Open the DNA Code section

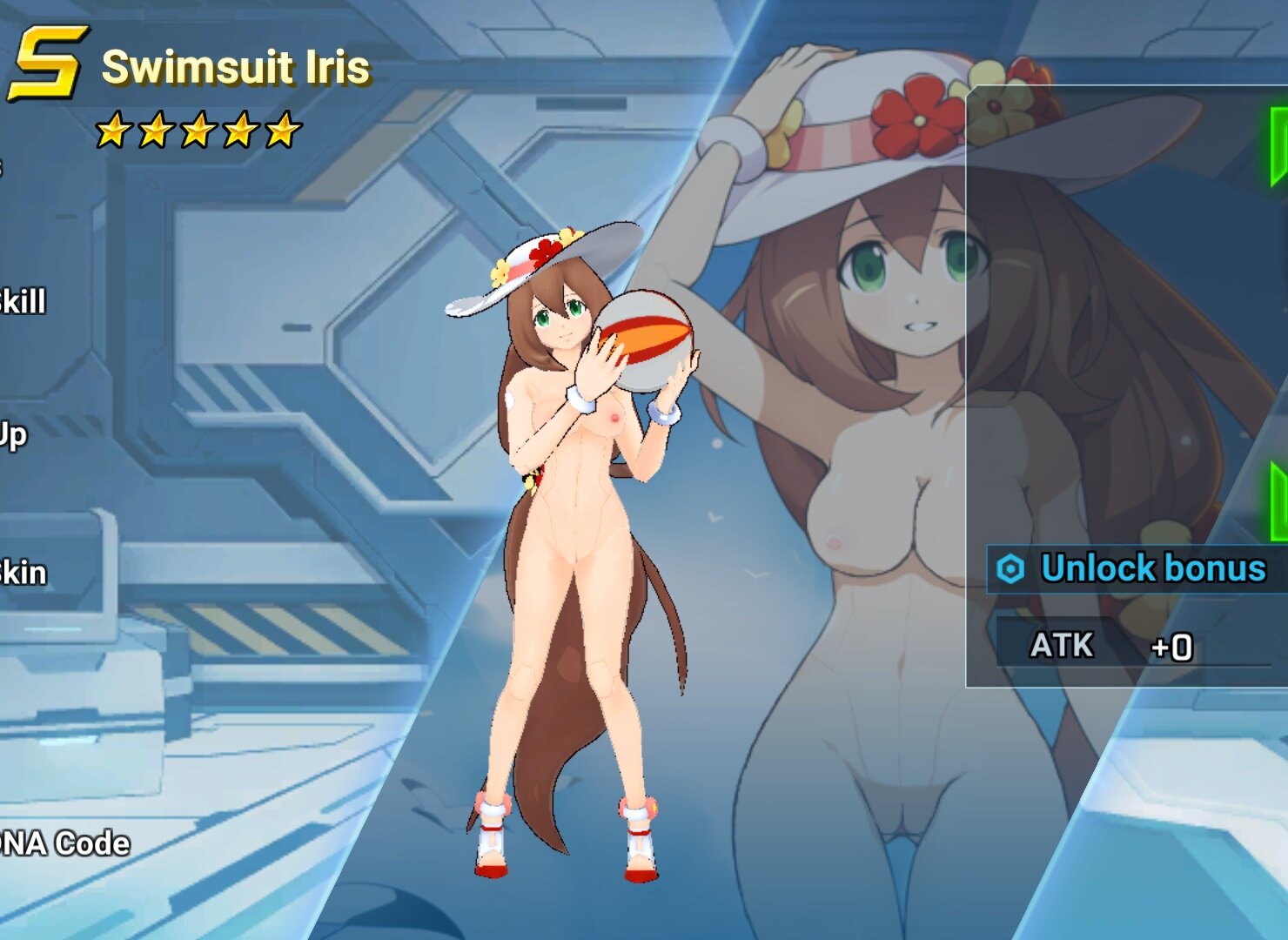click(x=65, y=843)
